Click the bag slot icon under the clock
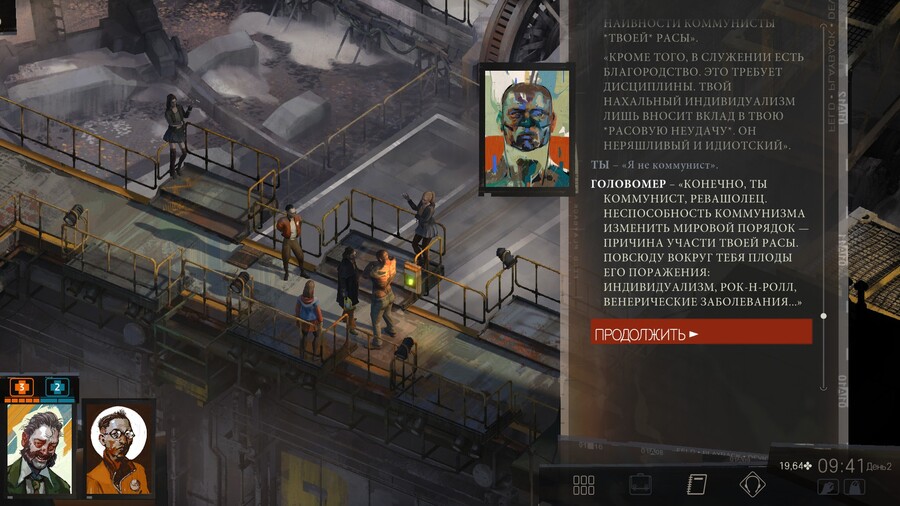The image size is (900, 506). click(854, 487)
